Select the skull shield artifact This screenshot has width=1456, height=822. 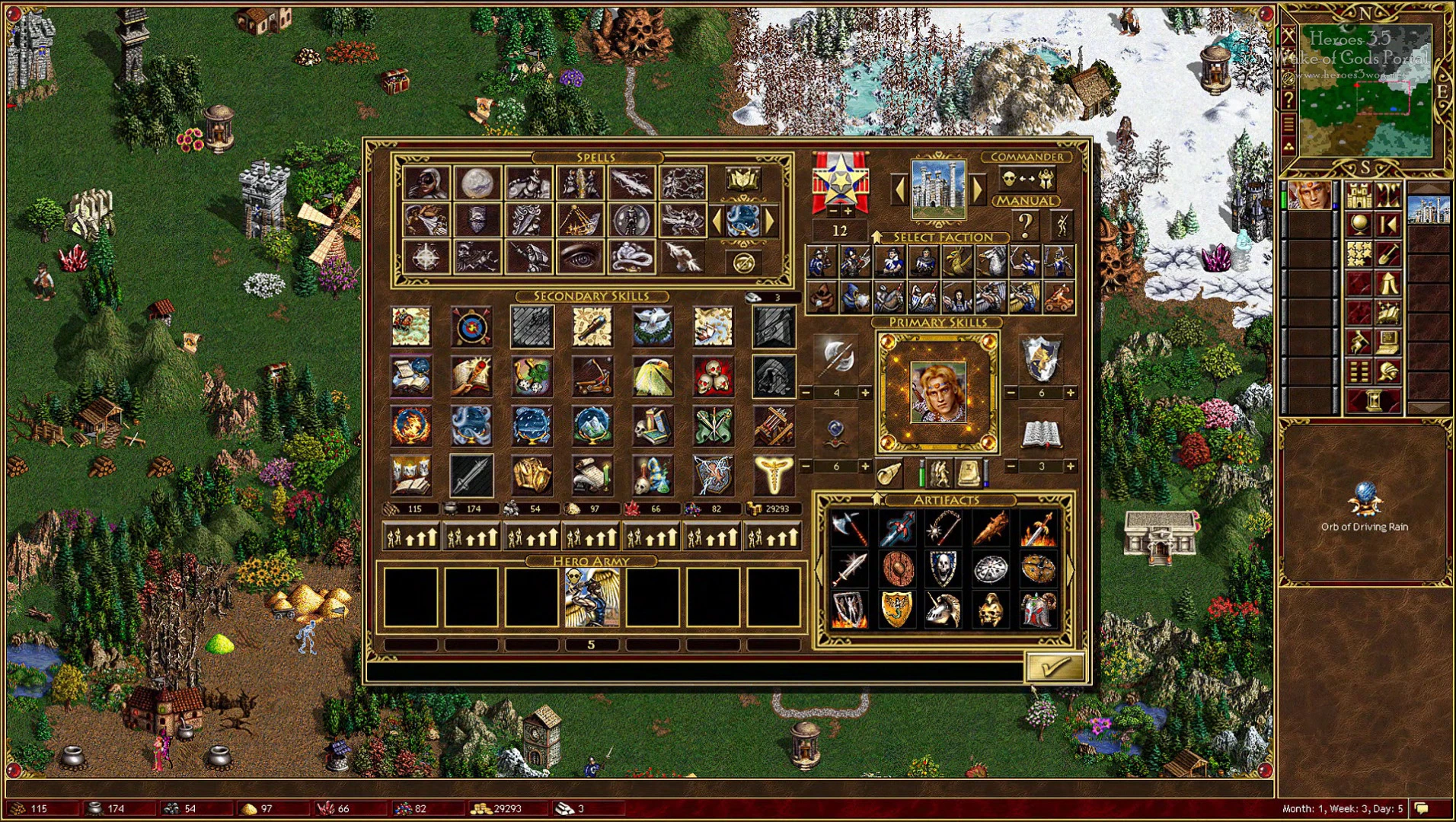point(943,568)
